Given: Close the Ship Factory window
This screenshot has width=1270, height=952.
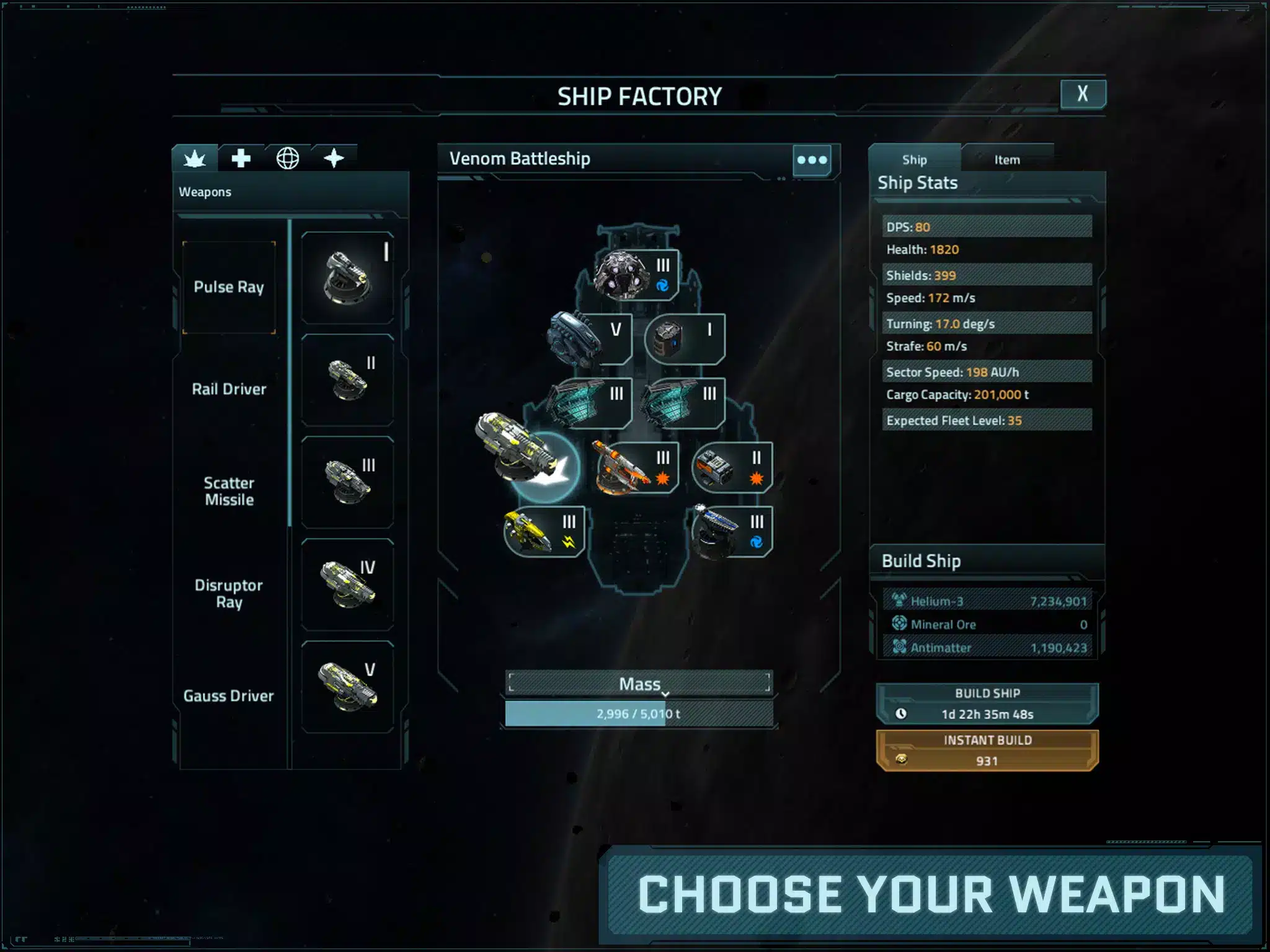Looking at the screenshot, I should 1082,94.
